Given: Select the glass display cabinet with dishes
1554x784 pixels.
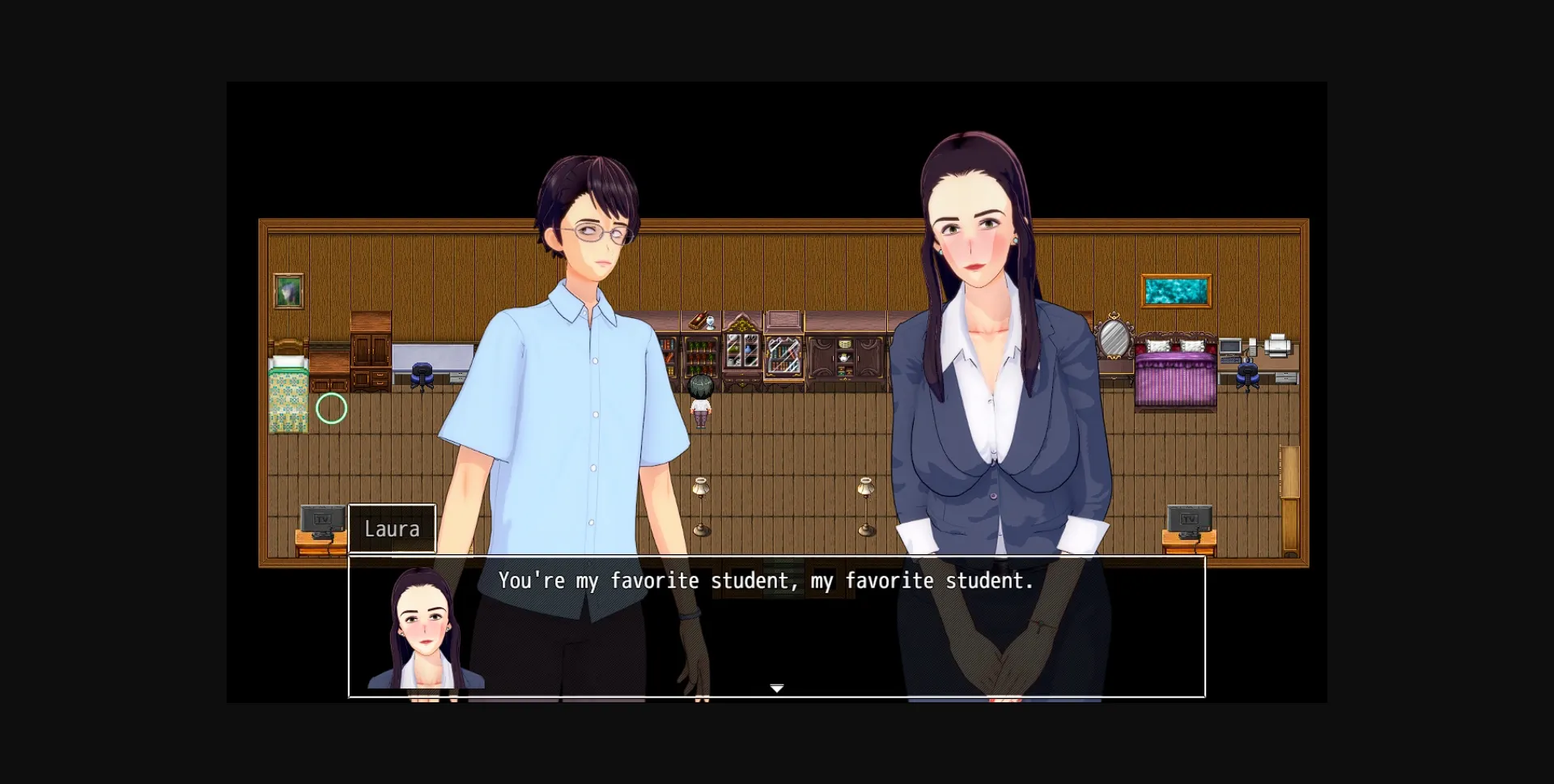Looking at the screenshot, I should (x=742, y=350).
